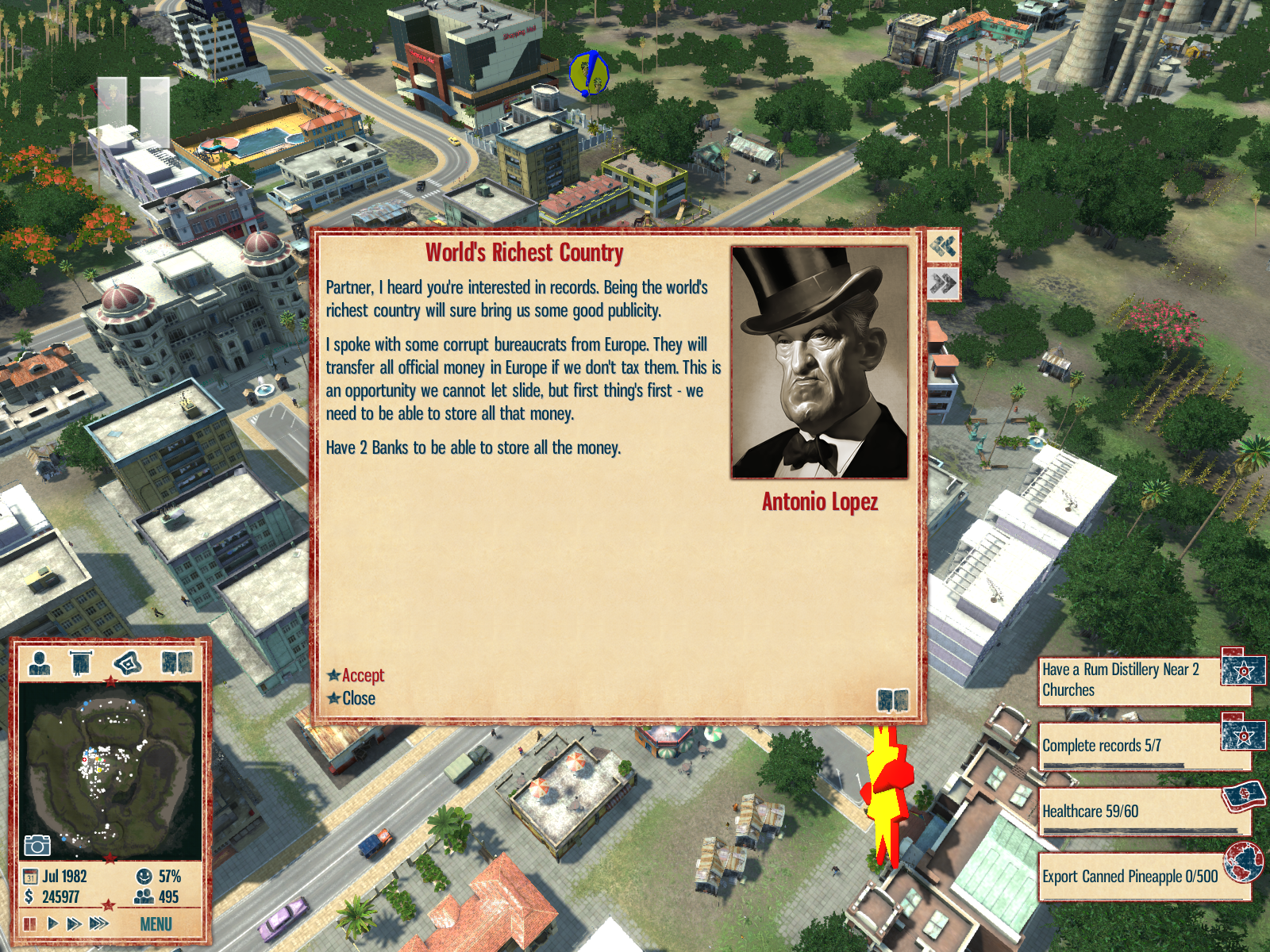Go to the next message with double-right arrows

(943, 283)
